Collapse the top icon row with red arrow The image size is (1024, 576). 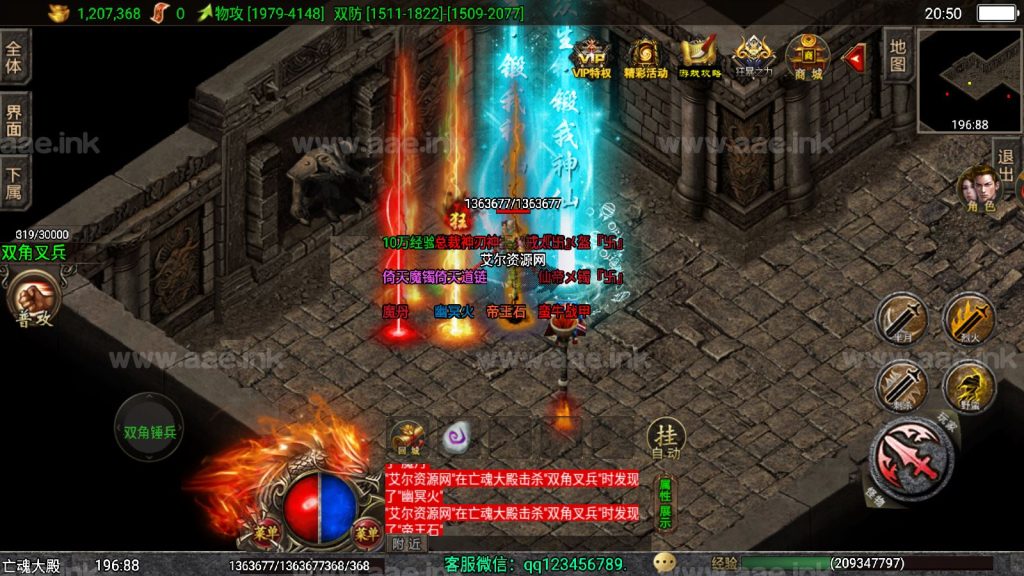[x=855, y=58]
